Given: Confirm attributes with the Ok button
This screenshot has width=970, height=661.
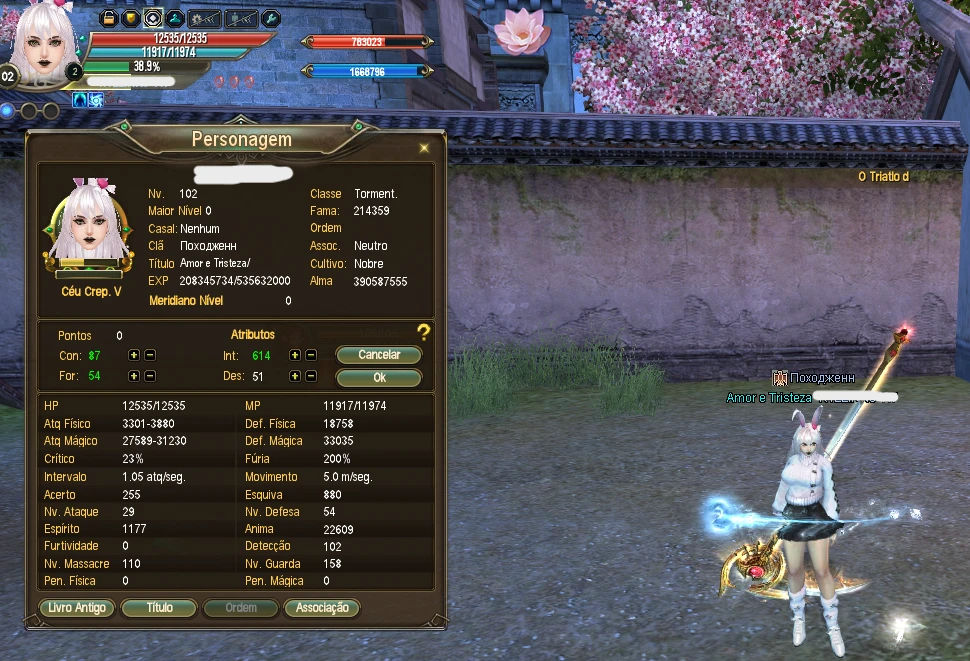Looking at the screenshot, I should coord(378,378).
